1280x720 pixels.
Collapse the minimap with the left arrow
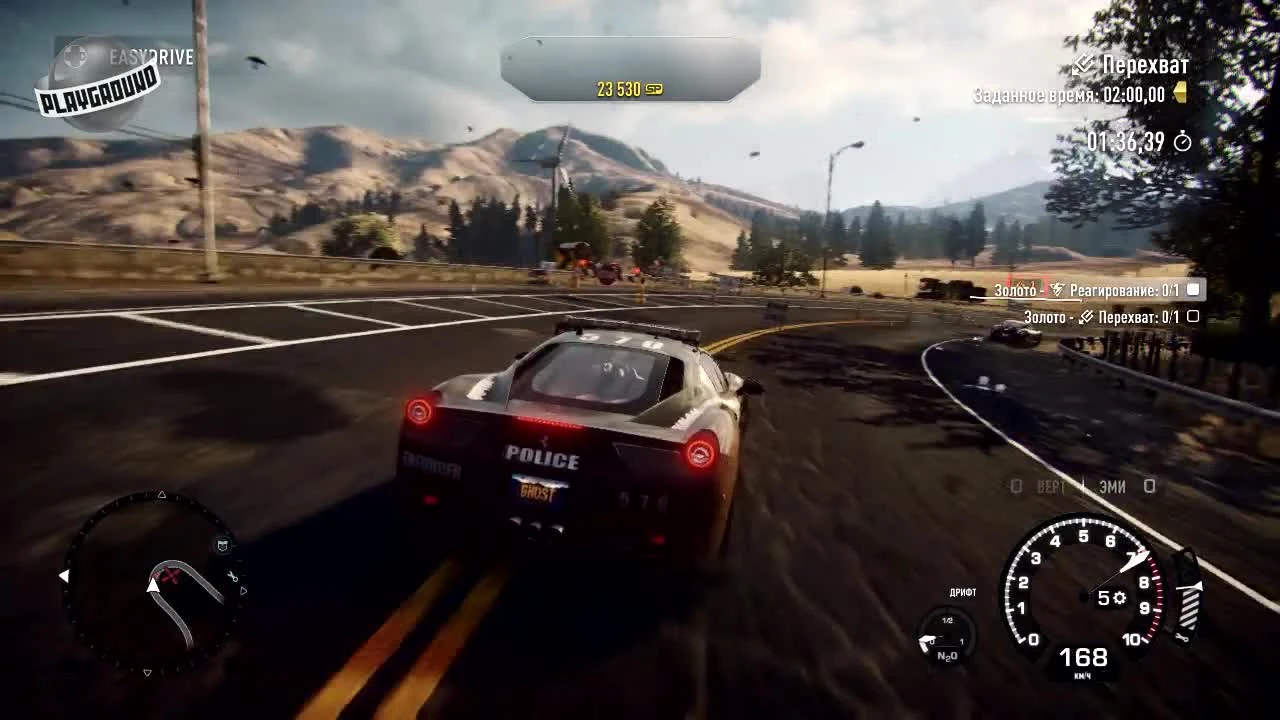click(x=62, y=576)
